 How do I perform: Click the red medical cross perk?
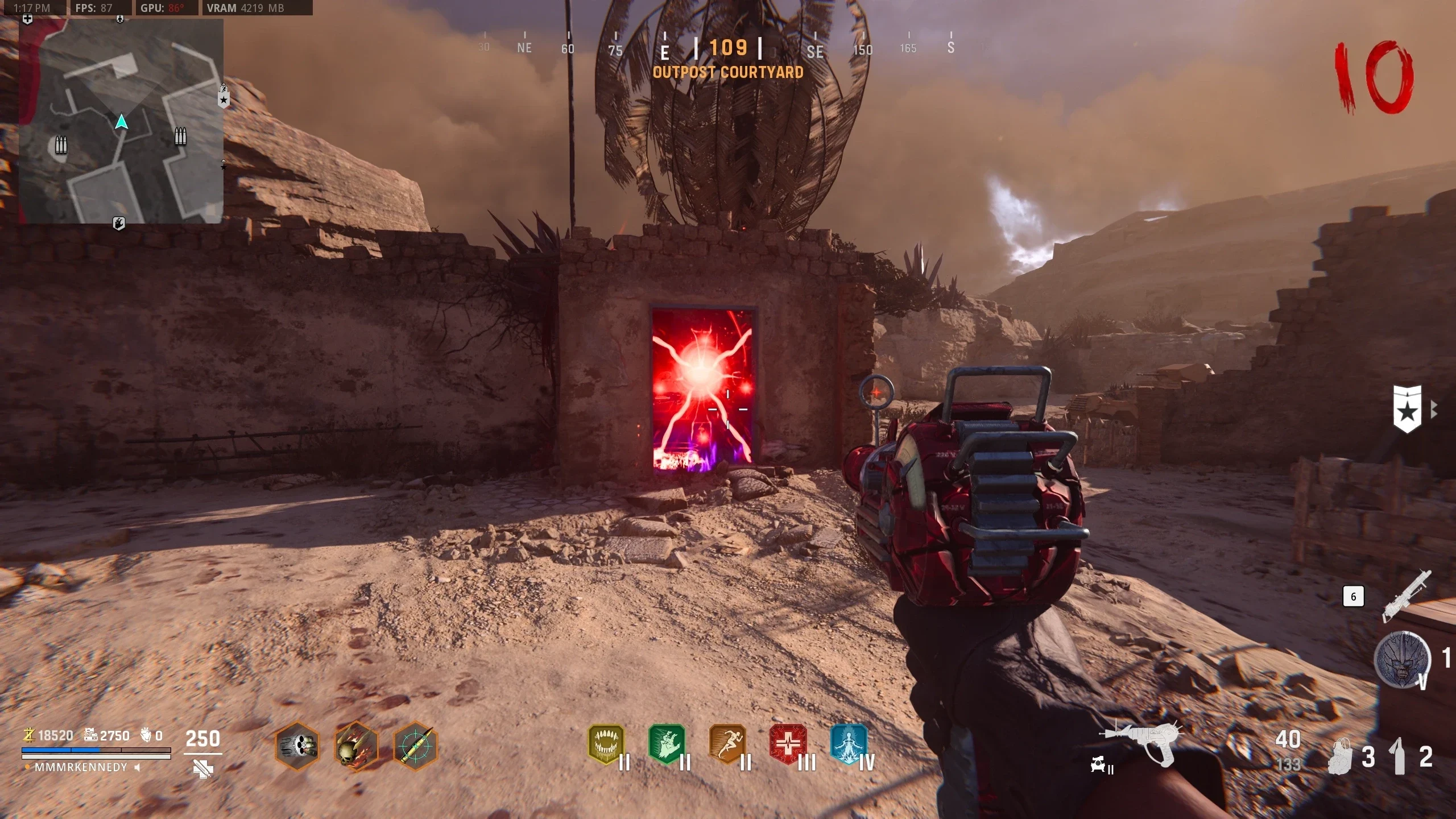pos(788,744)
